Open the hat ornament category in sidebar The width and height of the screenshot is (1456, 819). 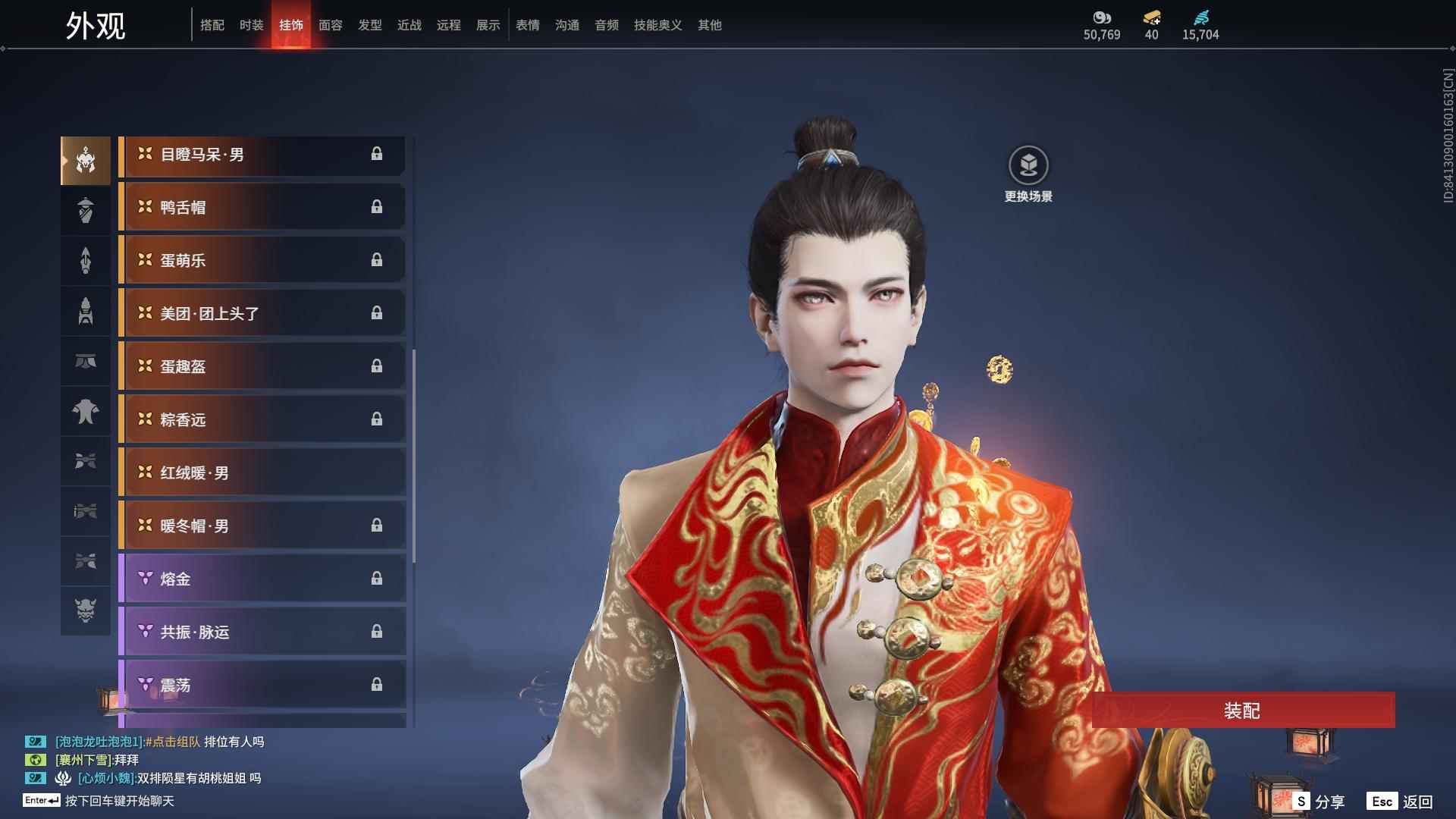click(x=86, y=209)
